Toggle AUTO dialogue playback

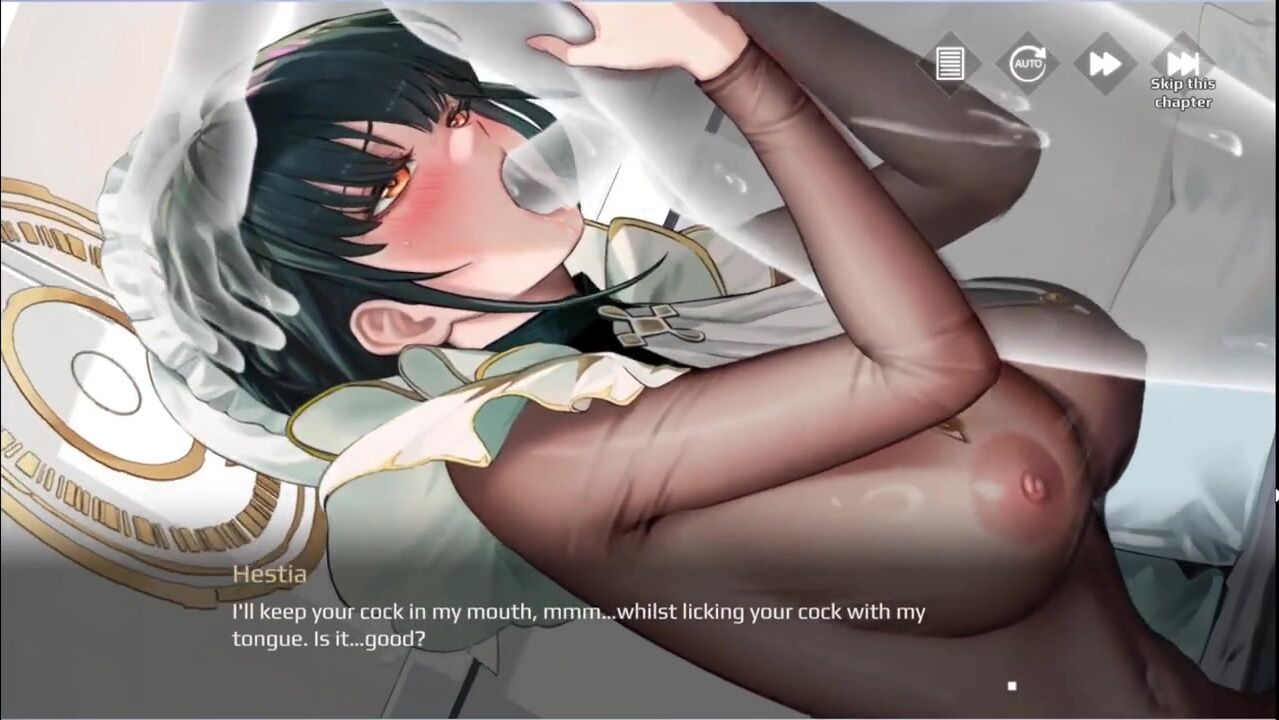tap(1027, 65)
